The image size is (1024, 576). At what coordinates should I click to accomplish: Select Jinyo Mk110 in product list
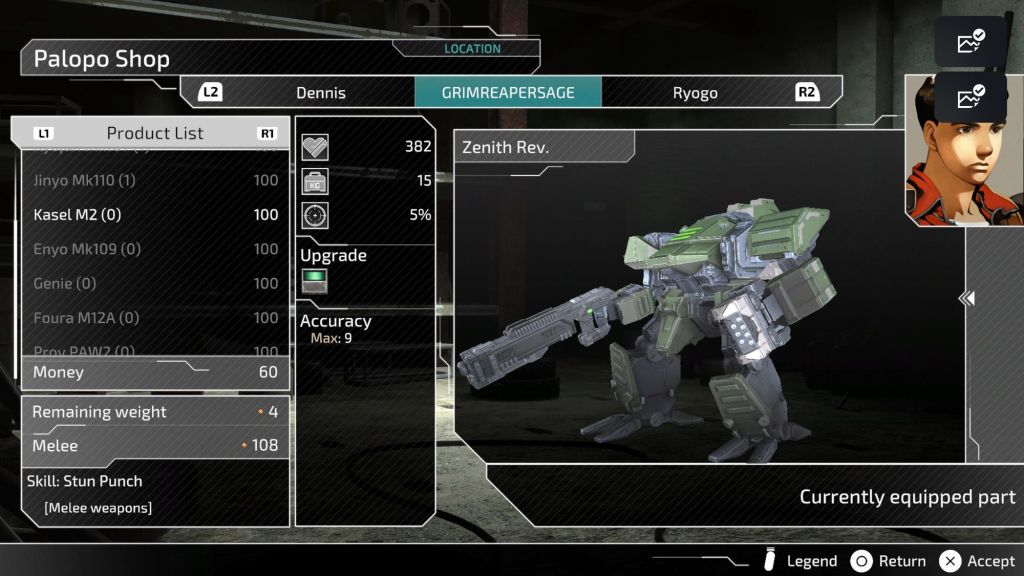click(x=150, y=180)
